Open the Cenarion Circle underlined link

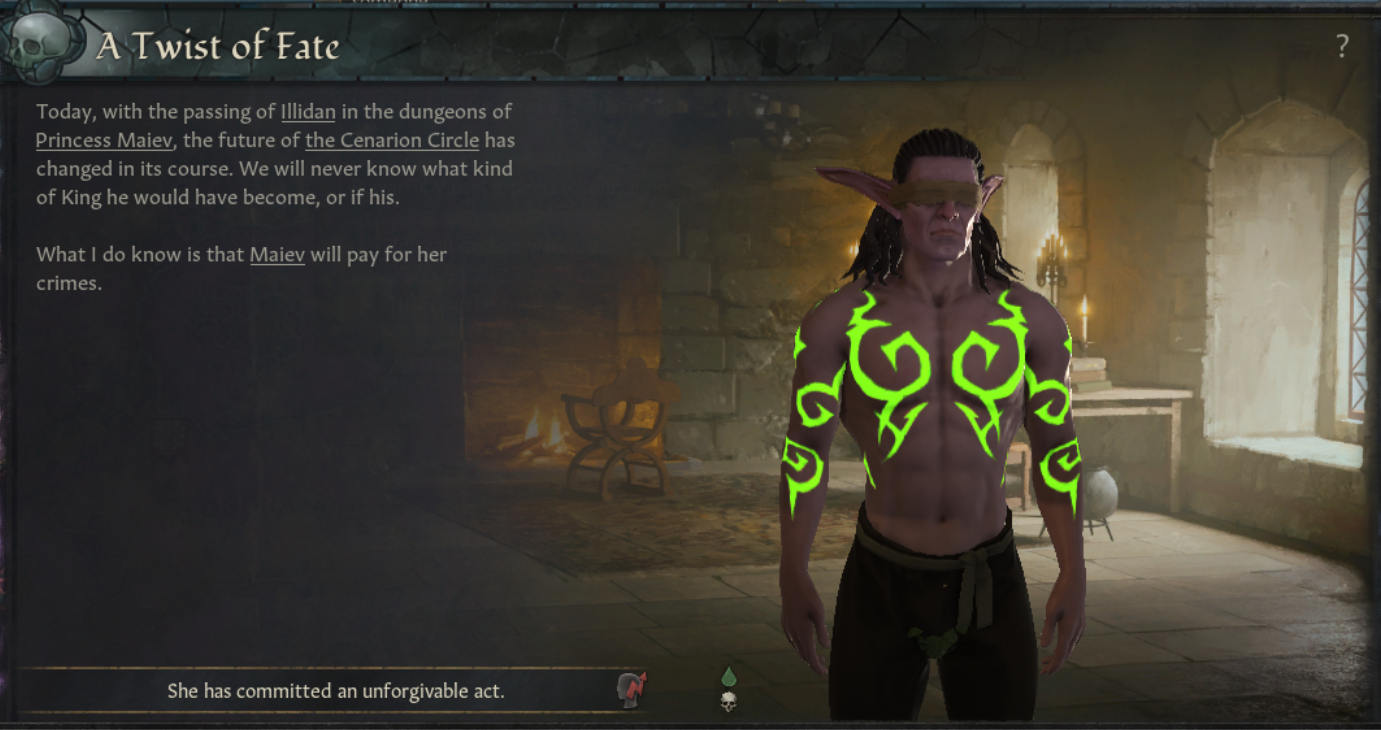tap(392, 140)
